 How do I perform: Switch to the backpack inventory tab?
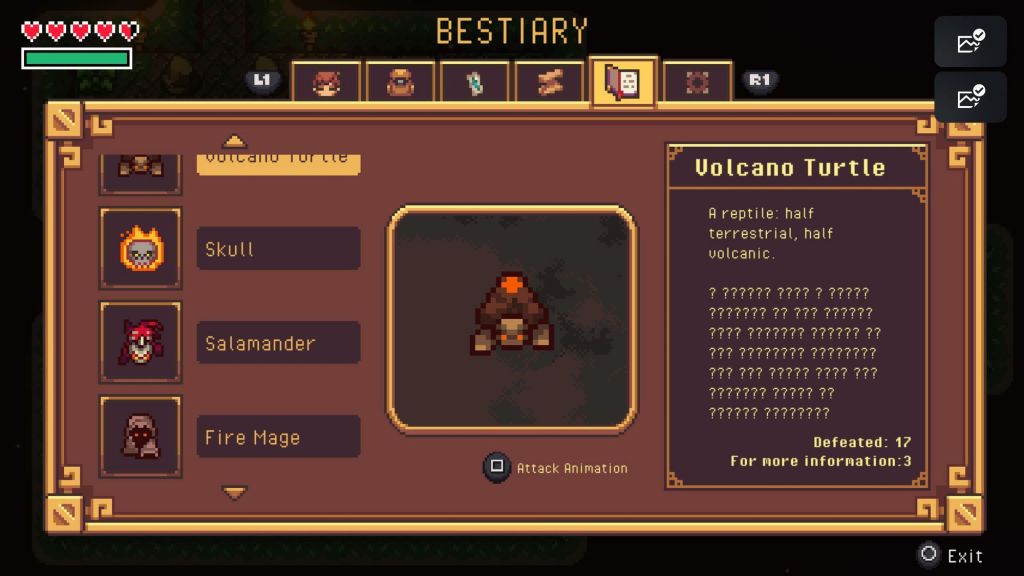(x=400, y=82)
